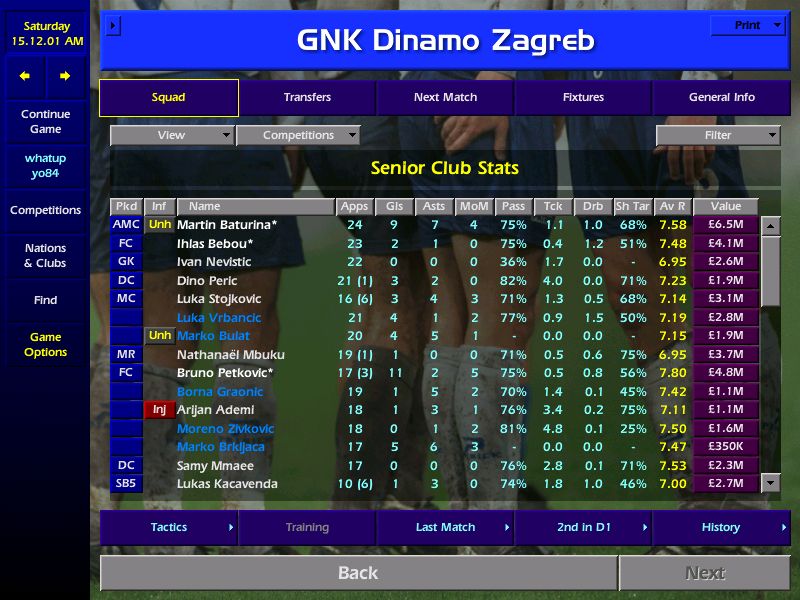The height and width of the screenshot is (600, 800).
Task: Sort the squad by the Gls column header
Action: pyautogui.click(x=394, y=207)
